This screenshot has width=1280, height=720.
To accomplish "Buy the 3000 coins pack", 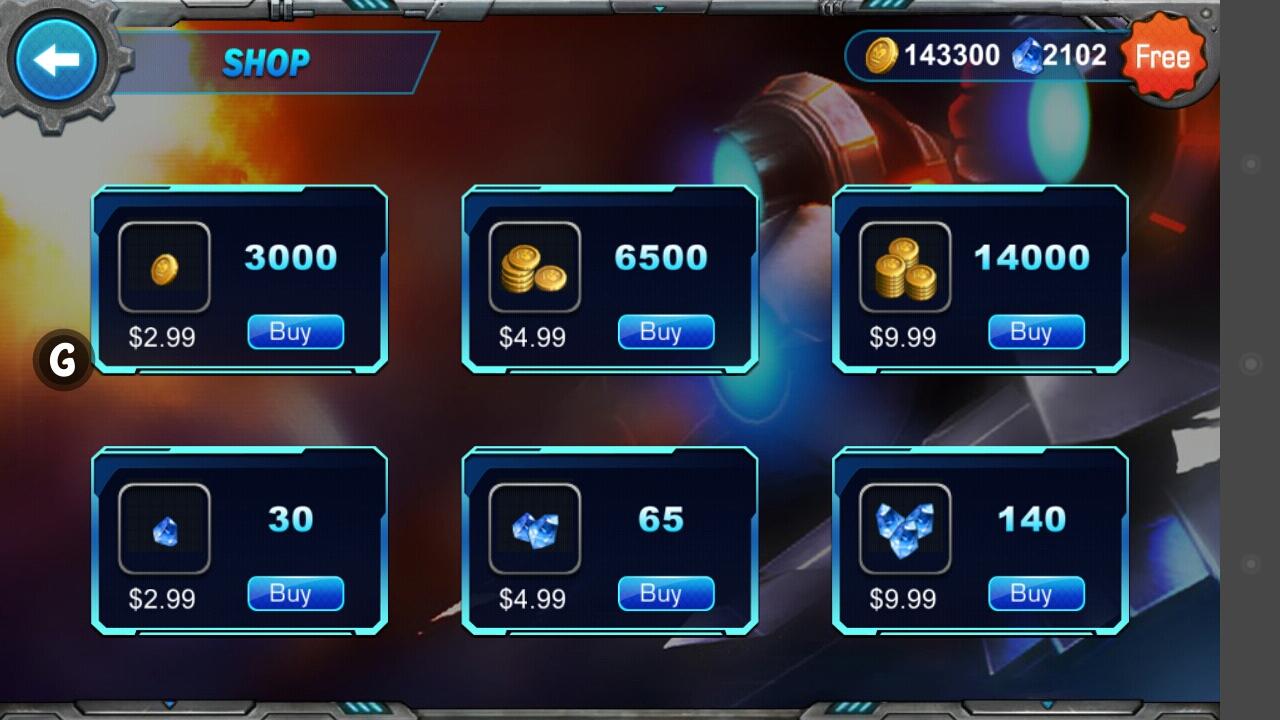I will (294, 332).
